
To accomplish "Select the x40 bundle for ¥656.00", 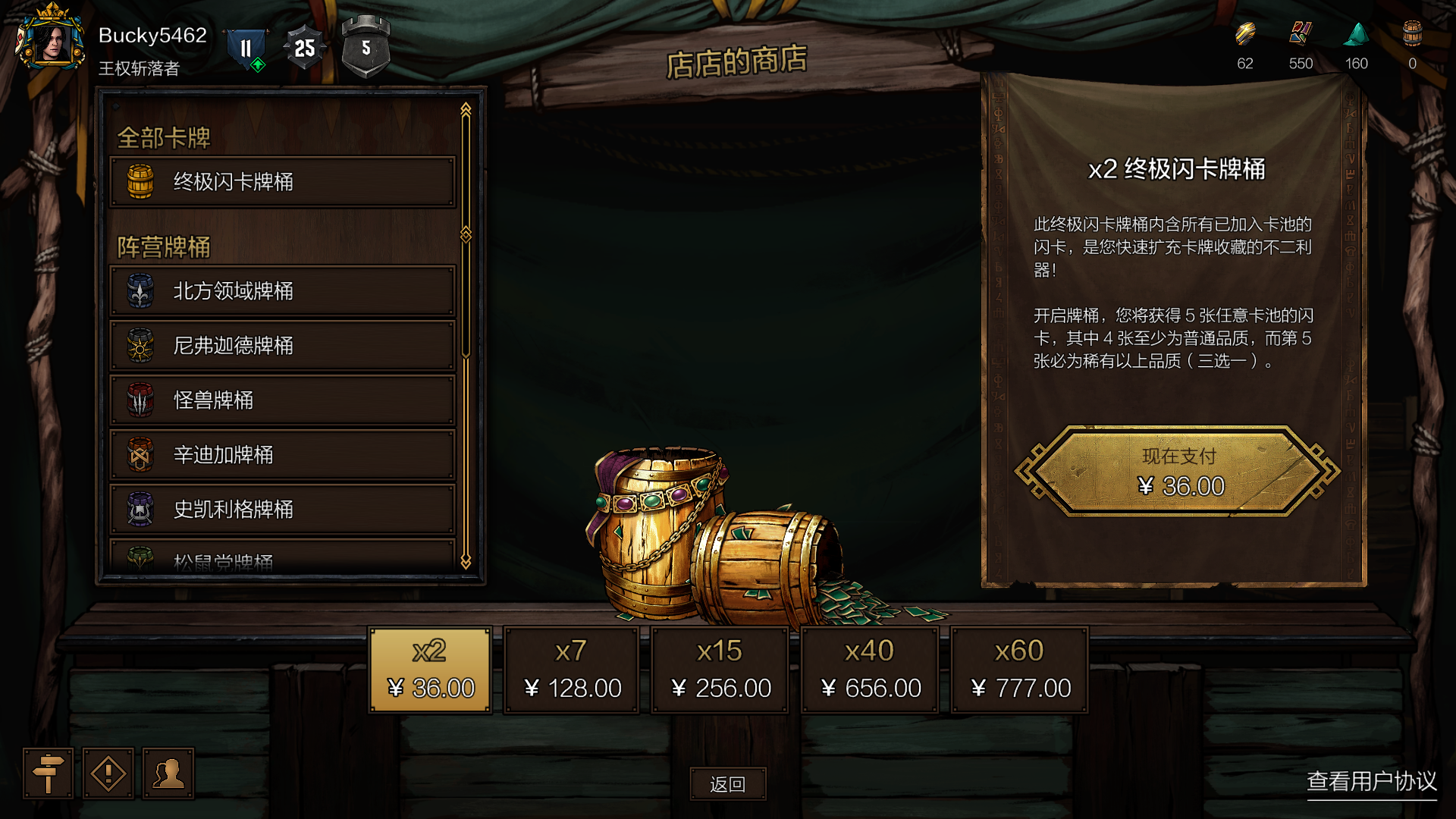I will 870,670.
